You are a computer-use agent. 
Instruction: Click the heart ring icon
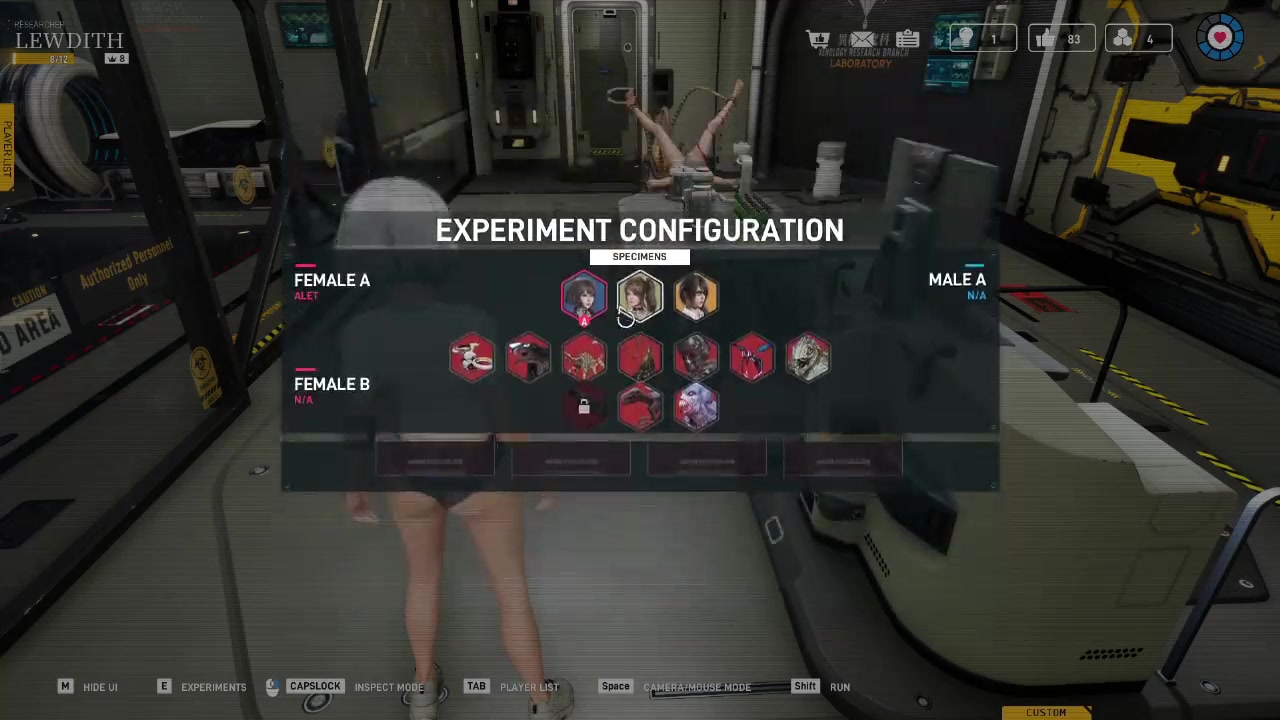(1220, 39)
